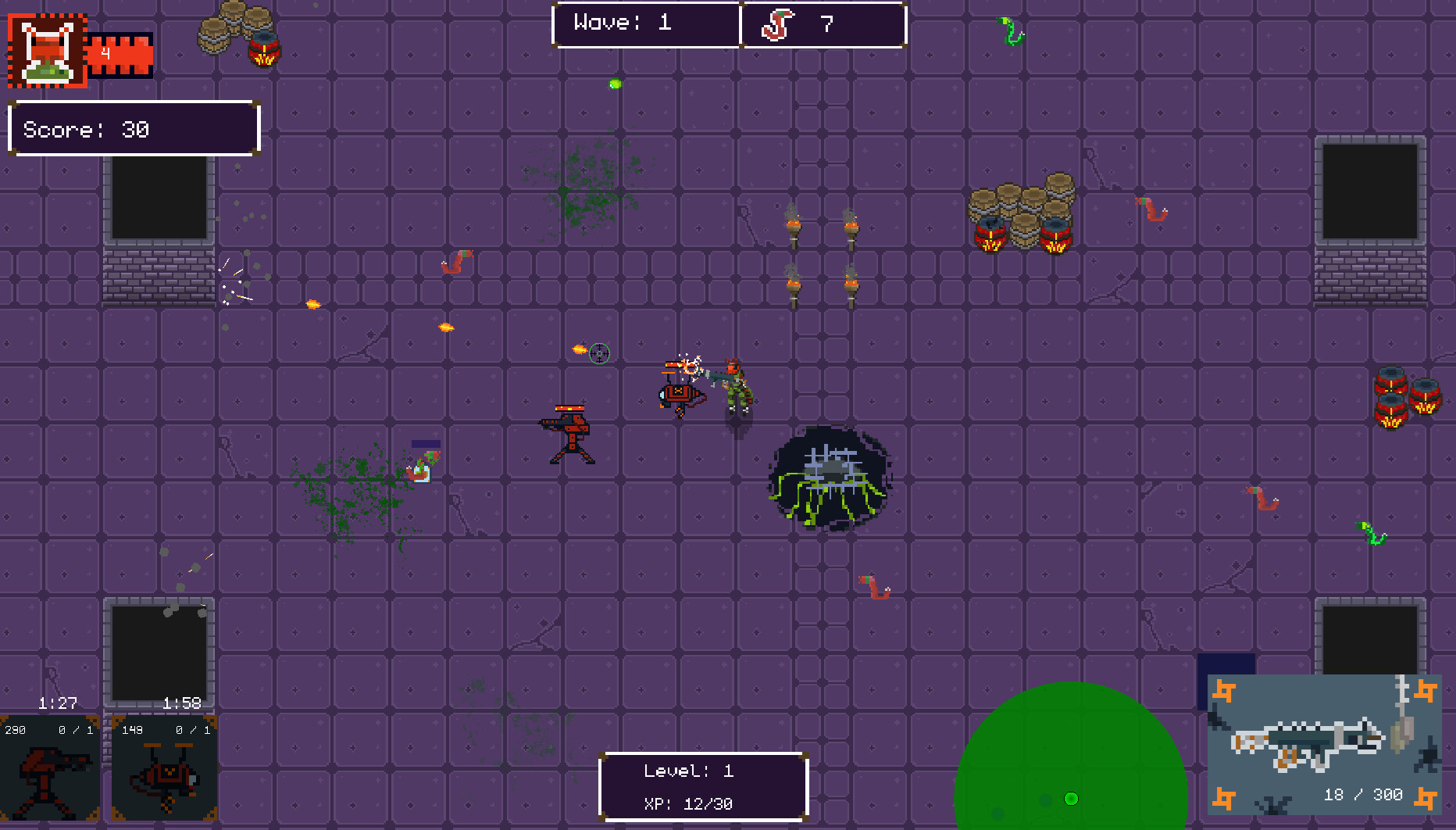Click the ammo counter reading 18/300
The image size is (1456, 830).
coord(1363,794)
